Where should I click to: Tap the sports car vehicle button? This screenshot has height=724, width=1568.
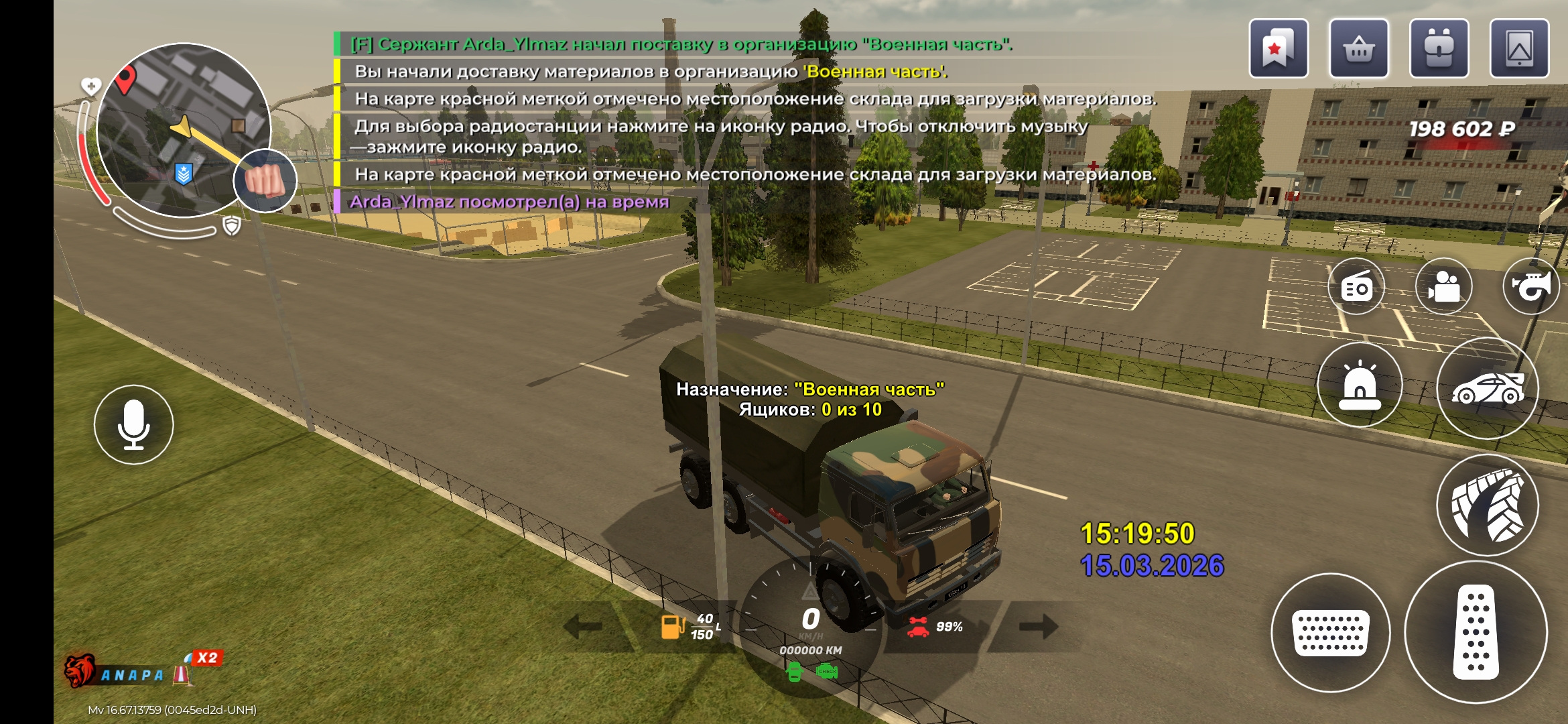[1488, 389]
